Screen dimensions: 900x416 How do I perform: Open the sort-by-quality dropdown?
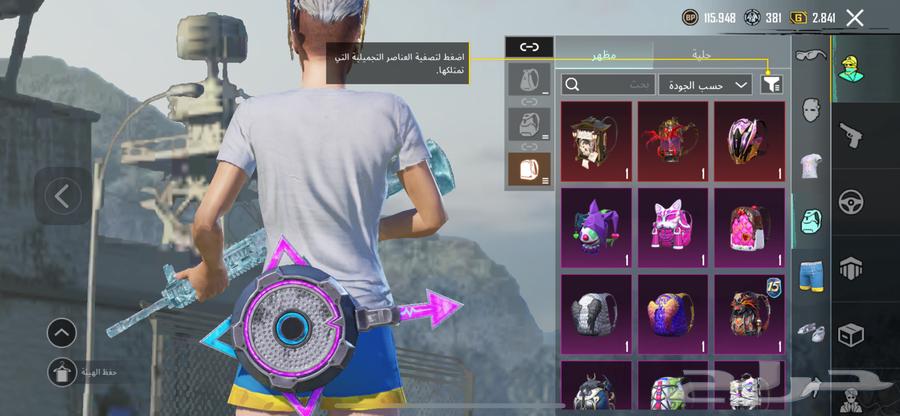tap(705, 86)
